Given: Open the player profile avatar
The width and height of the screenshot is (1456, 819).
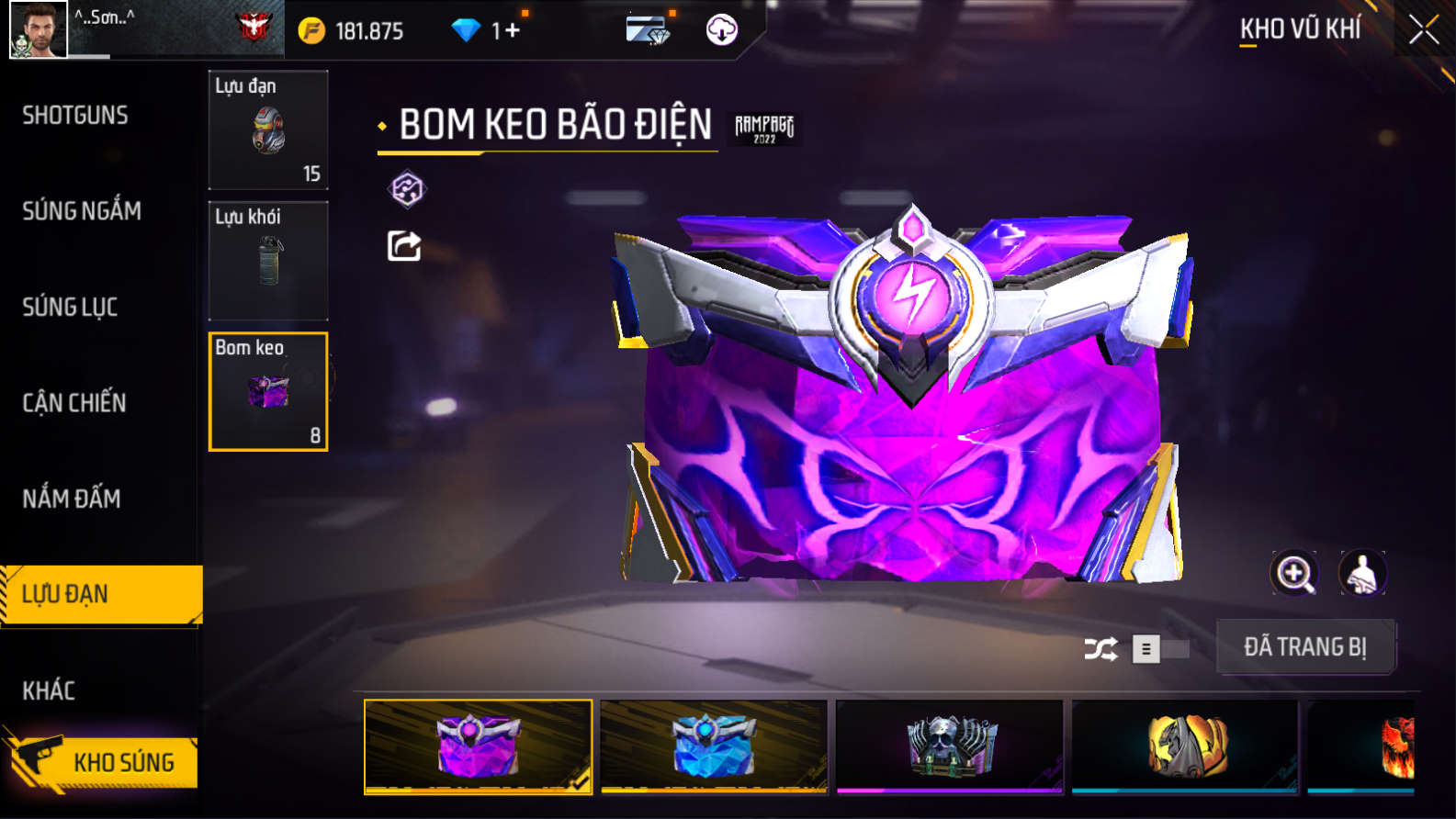Looking at the screenshot, I should pyautogui.click(x=38, y=30).
